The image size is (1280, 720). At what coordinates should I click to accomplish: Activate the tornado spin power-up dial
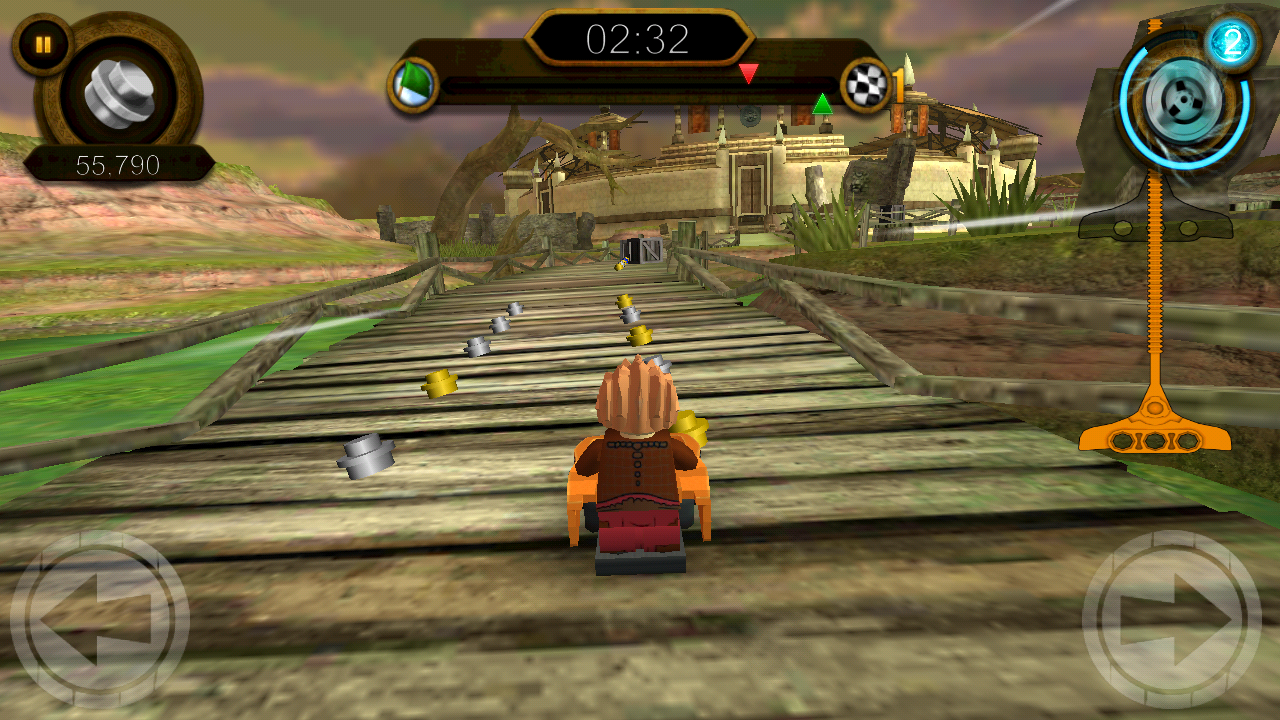pos(1186,100)
